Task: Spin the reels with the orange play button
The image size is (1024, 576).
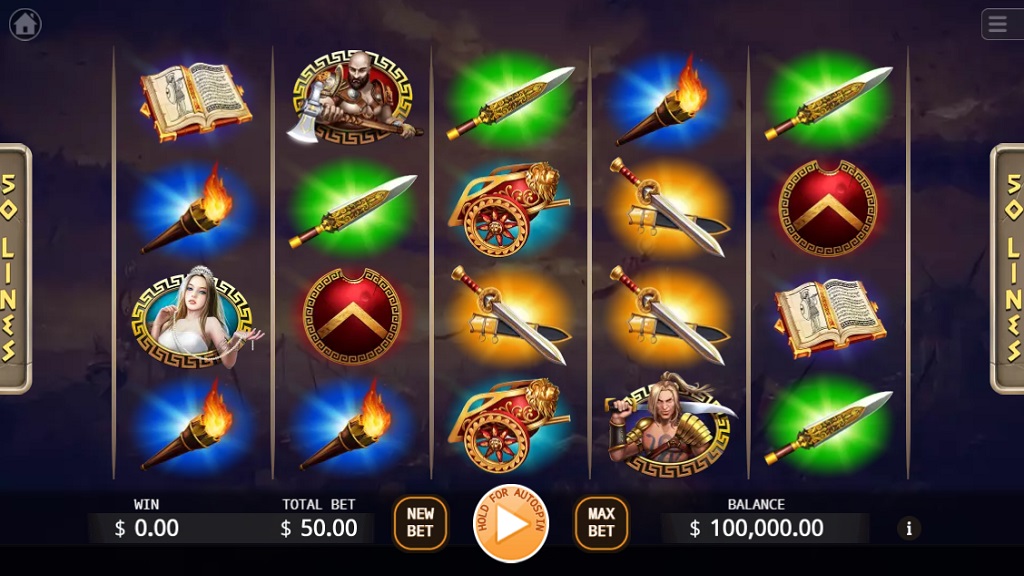Action: (510, 523)
